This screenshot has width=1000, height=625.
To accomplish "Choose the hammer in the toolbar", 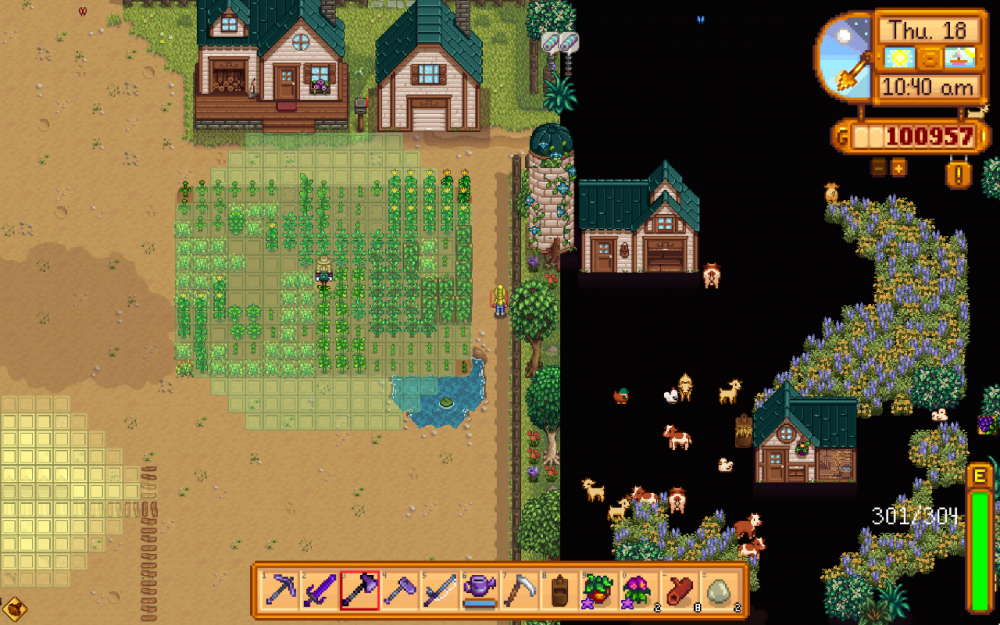I will (400, 591).
